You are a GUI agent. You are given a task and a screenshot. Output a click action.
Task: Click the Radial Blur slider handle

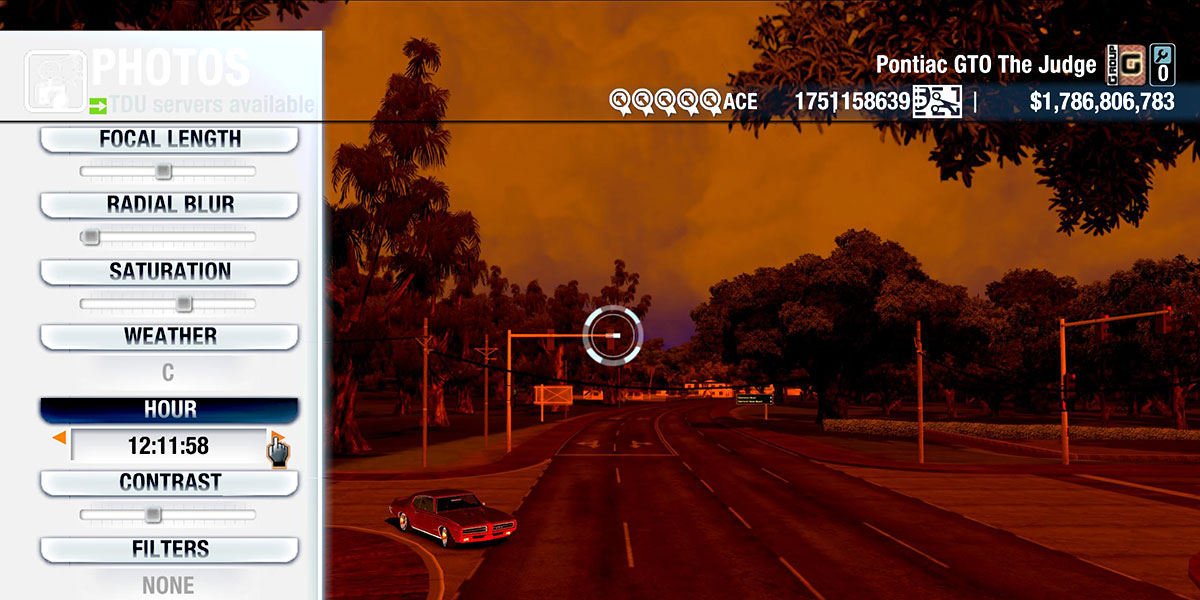pos(91,237)
